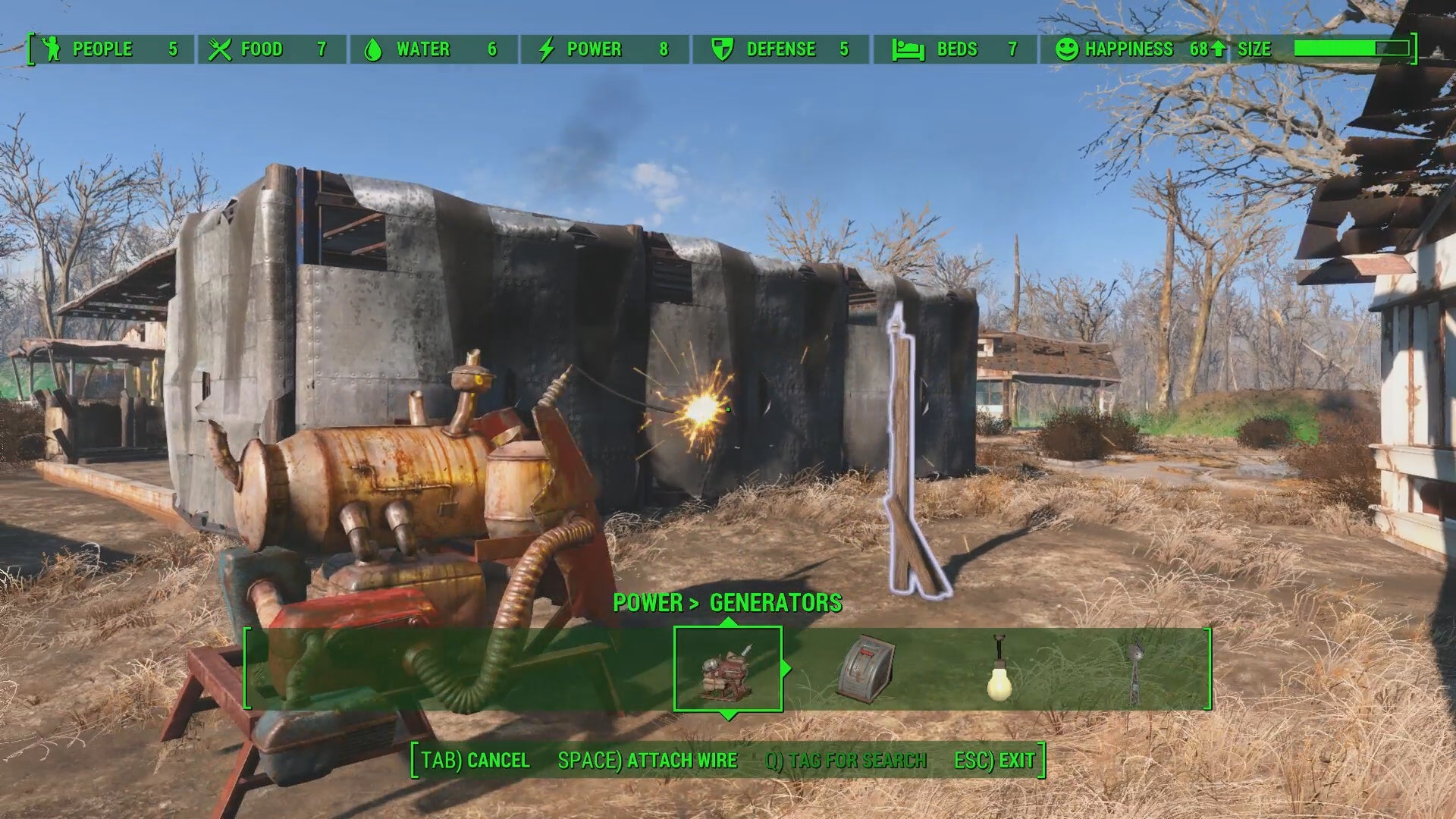This screenshot has width=1456, height=819.
Task: Select the water droplet icon
Action: pos(375,49)
